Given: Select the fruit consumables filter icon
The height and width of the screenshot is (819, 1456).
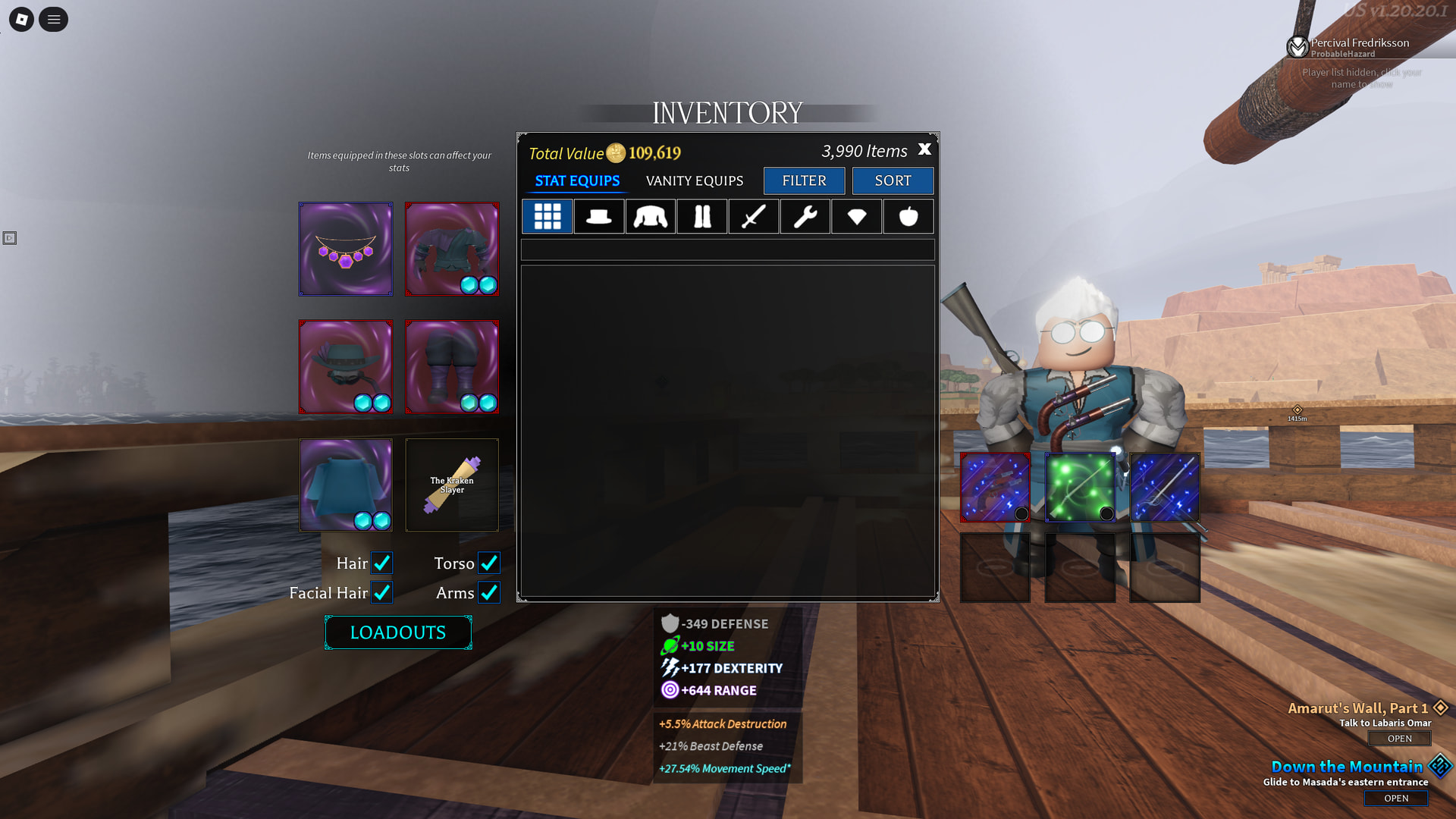Looking at the screenshot, I should tap(908, 216).
